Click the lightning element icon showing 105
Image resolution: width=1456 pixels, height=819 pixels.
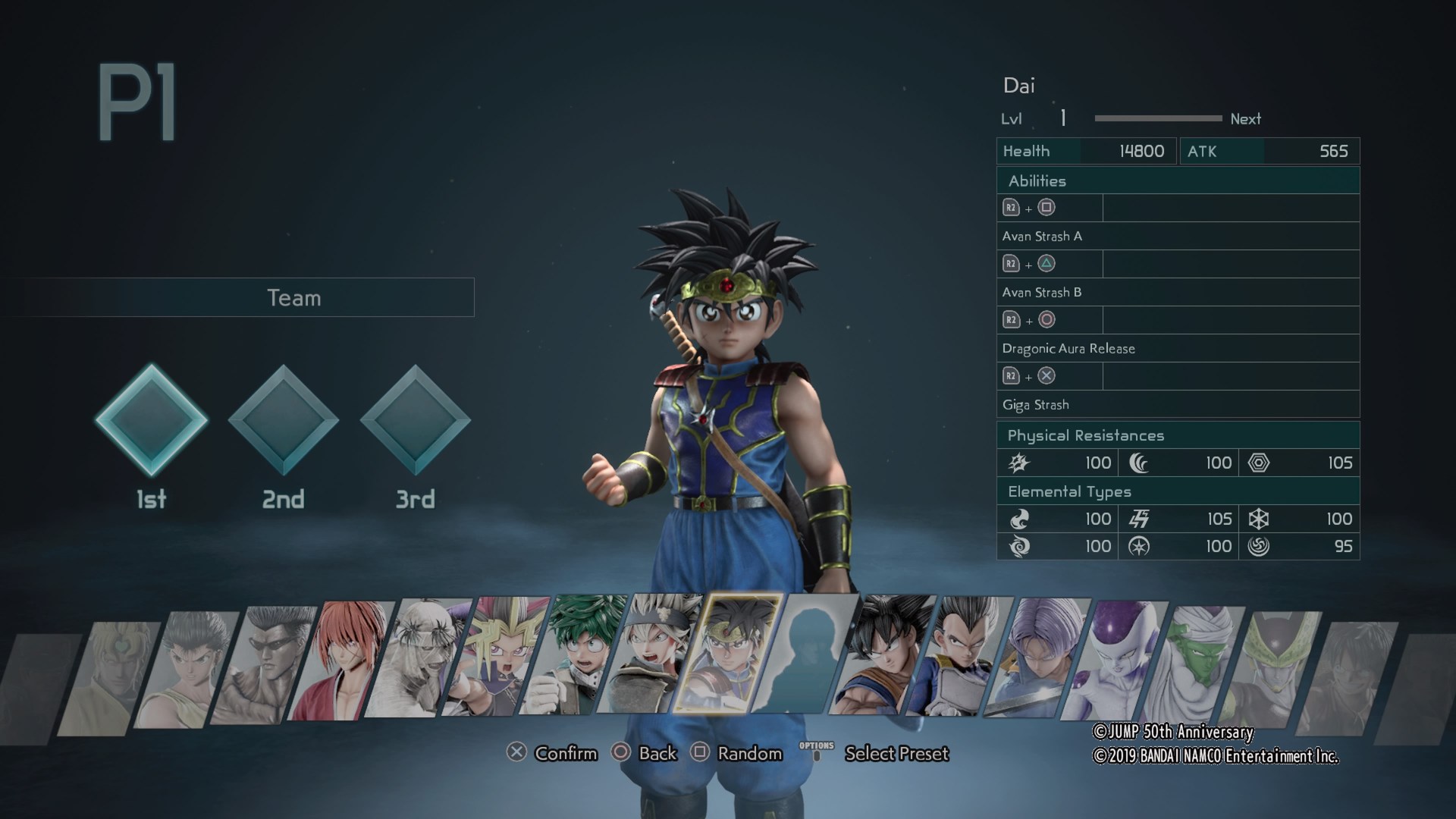pyautogui.click(x=1137, y=519)
